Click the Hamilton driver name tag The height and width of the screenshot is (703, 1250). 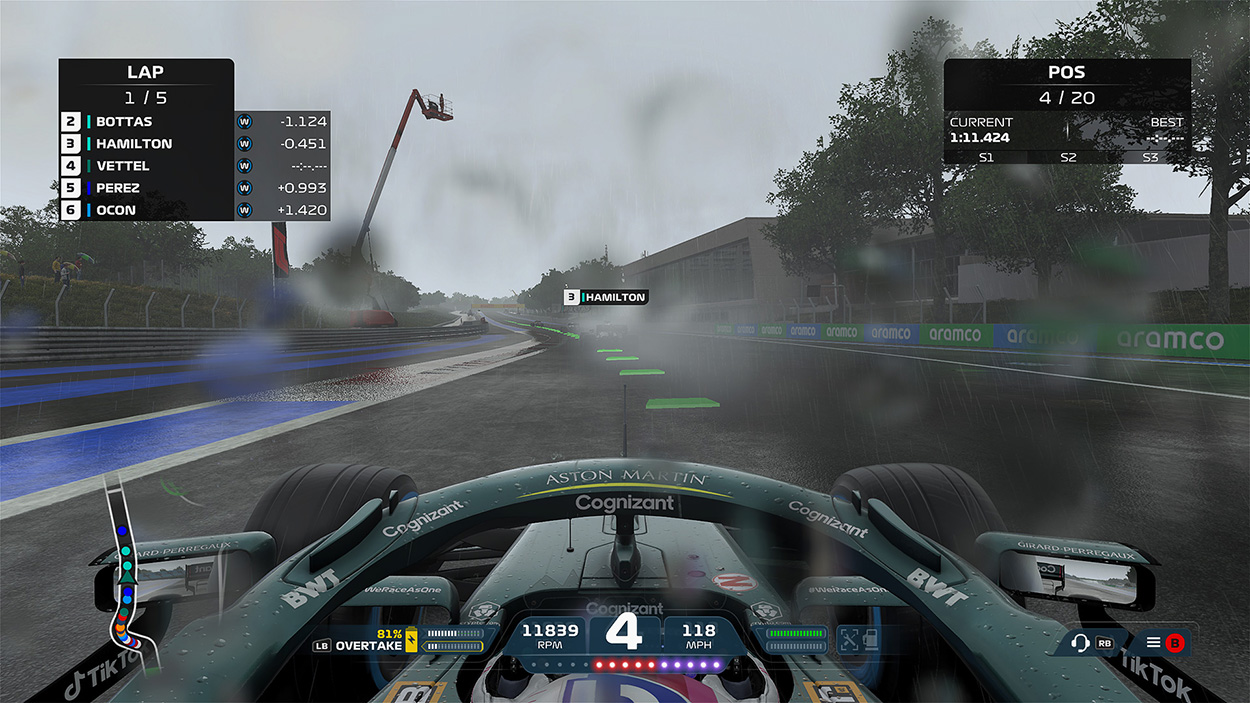[x=606, y=297]
